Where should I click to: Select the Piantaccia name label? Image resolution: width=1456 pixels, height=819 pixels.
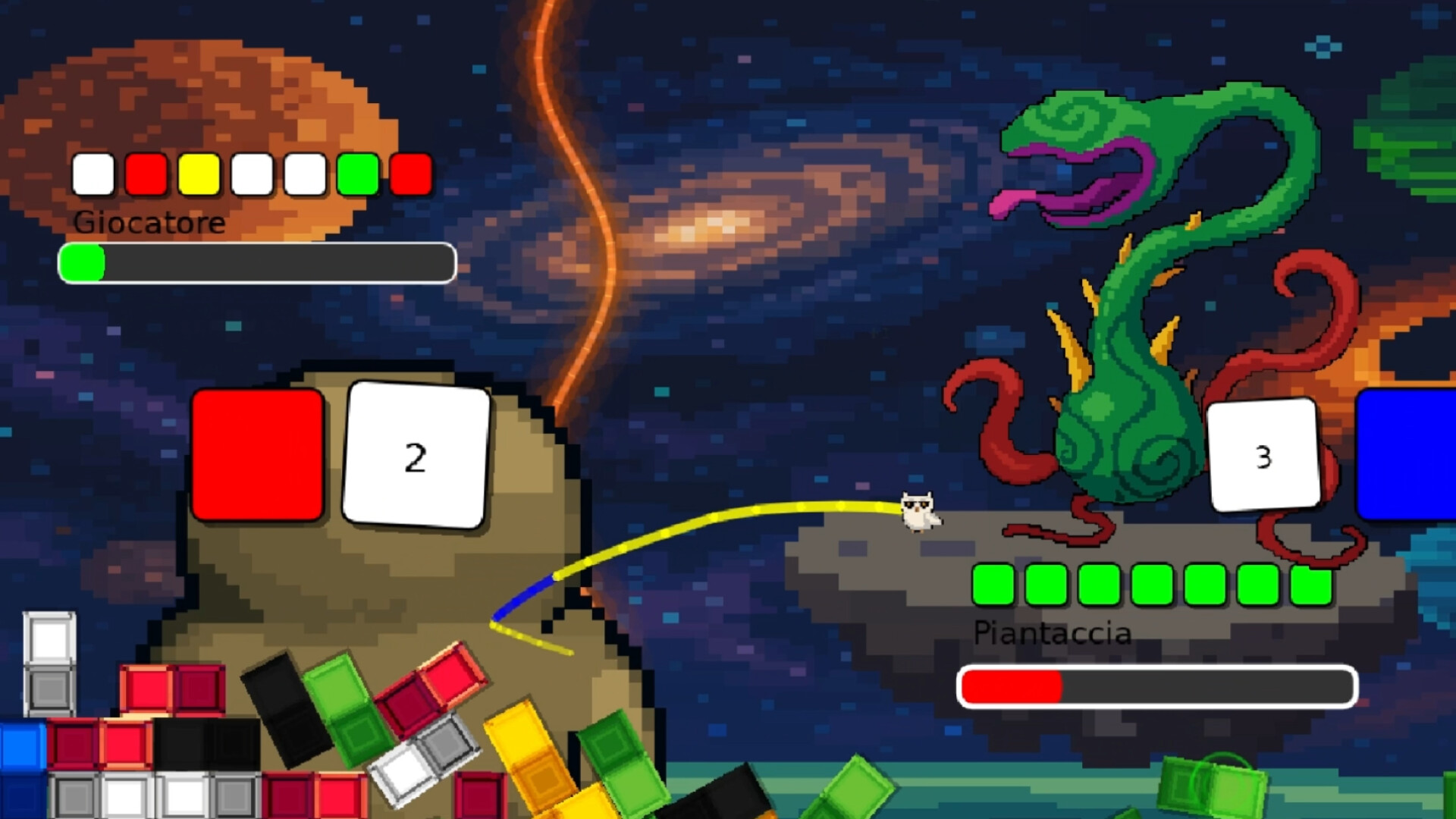[1053, 633]
